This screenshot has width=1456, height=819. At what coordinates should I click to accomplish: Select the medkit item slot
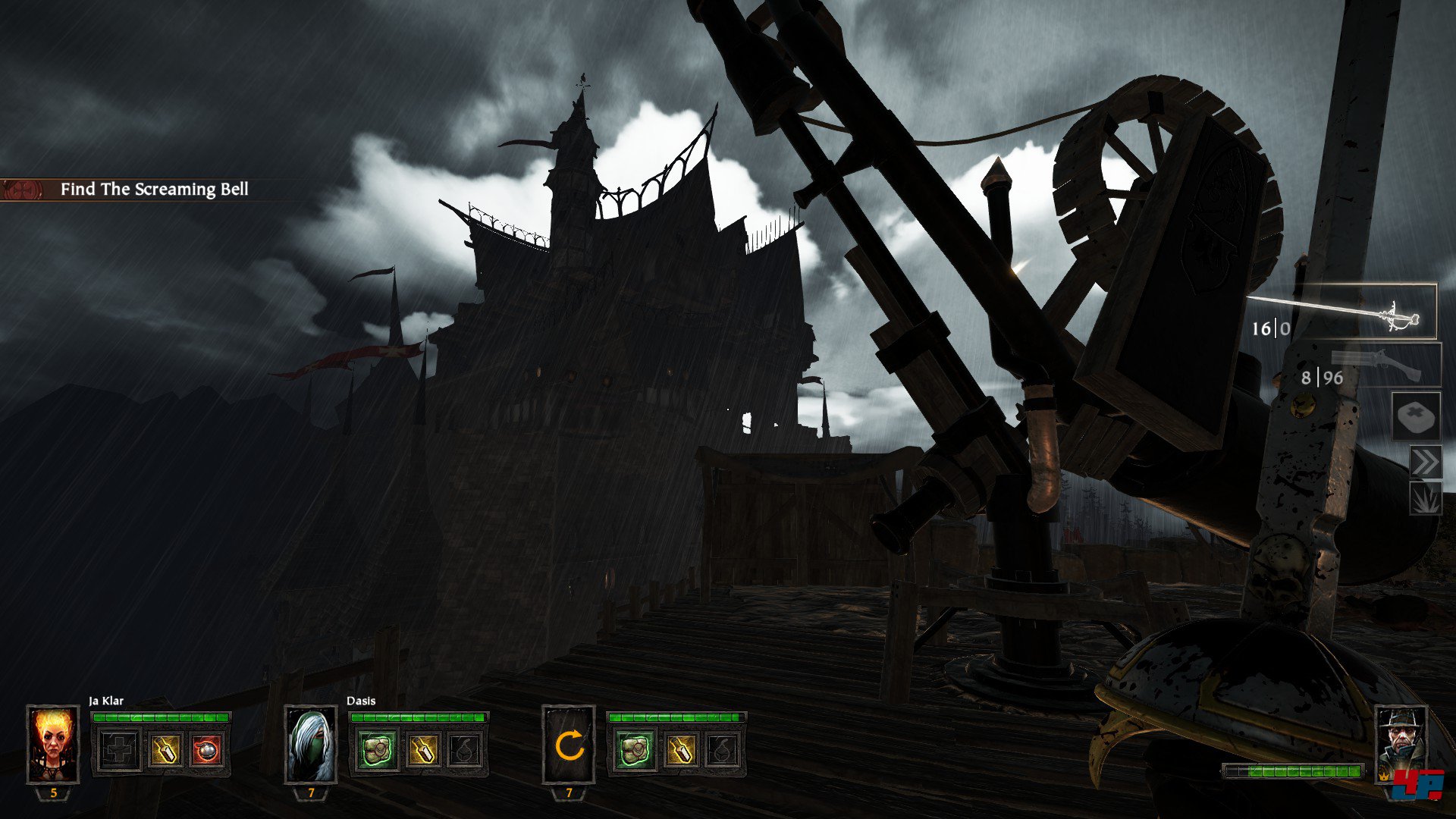coord(1417,417)
